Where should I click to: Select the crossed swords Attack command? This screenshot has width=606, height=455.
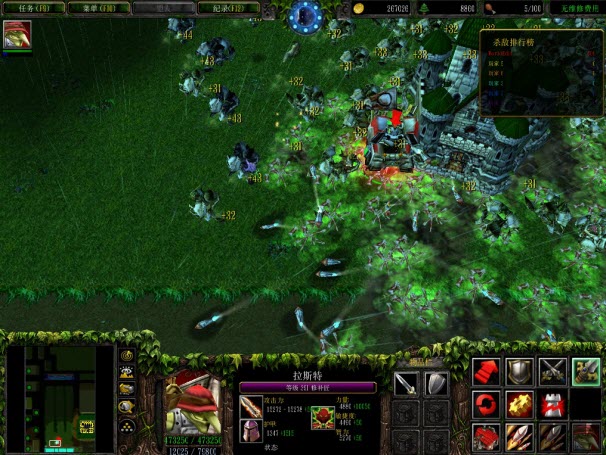(x=553, y=372)
